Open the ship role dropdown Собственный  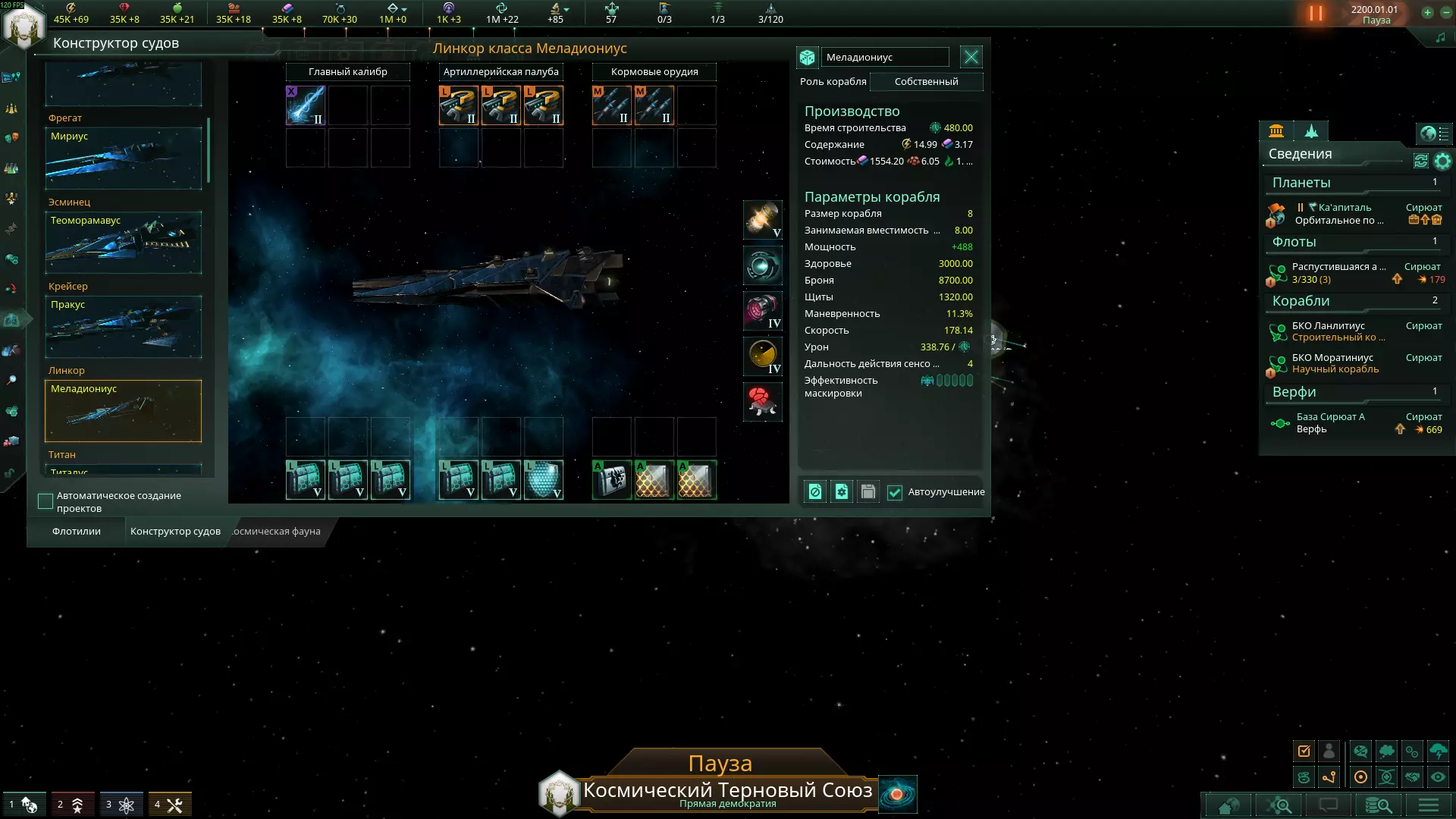pyautogui.click(x=926, y=81)
